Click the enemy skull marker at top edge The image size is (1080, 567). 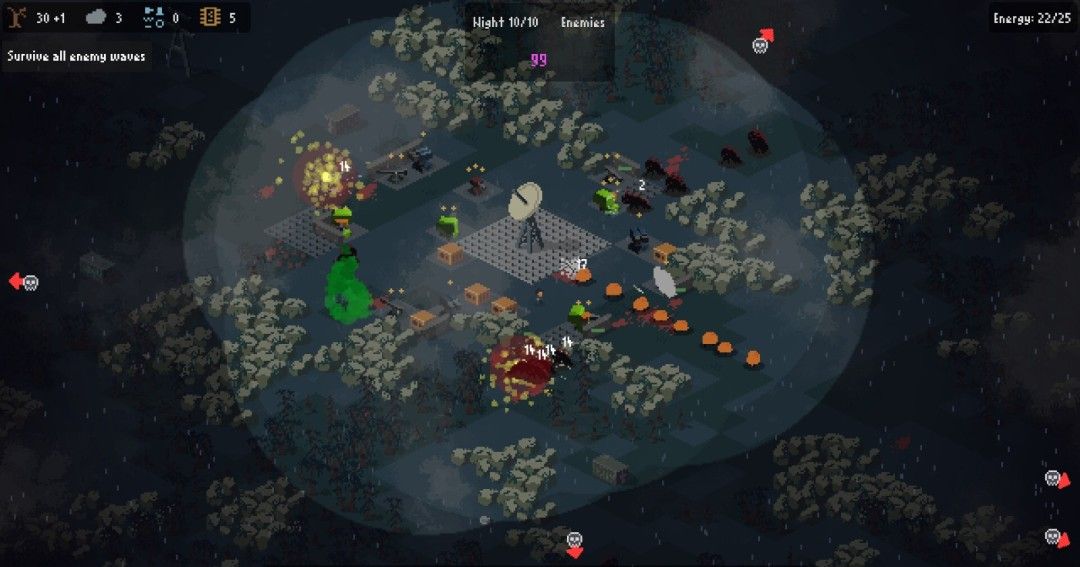(x=761, y=44)
